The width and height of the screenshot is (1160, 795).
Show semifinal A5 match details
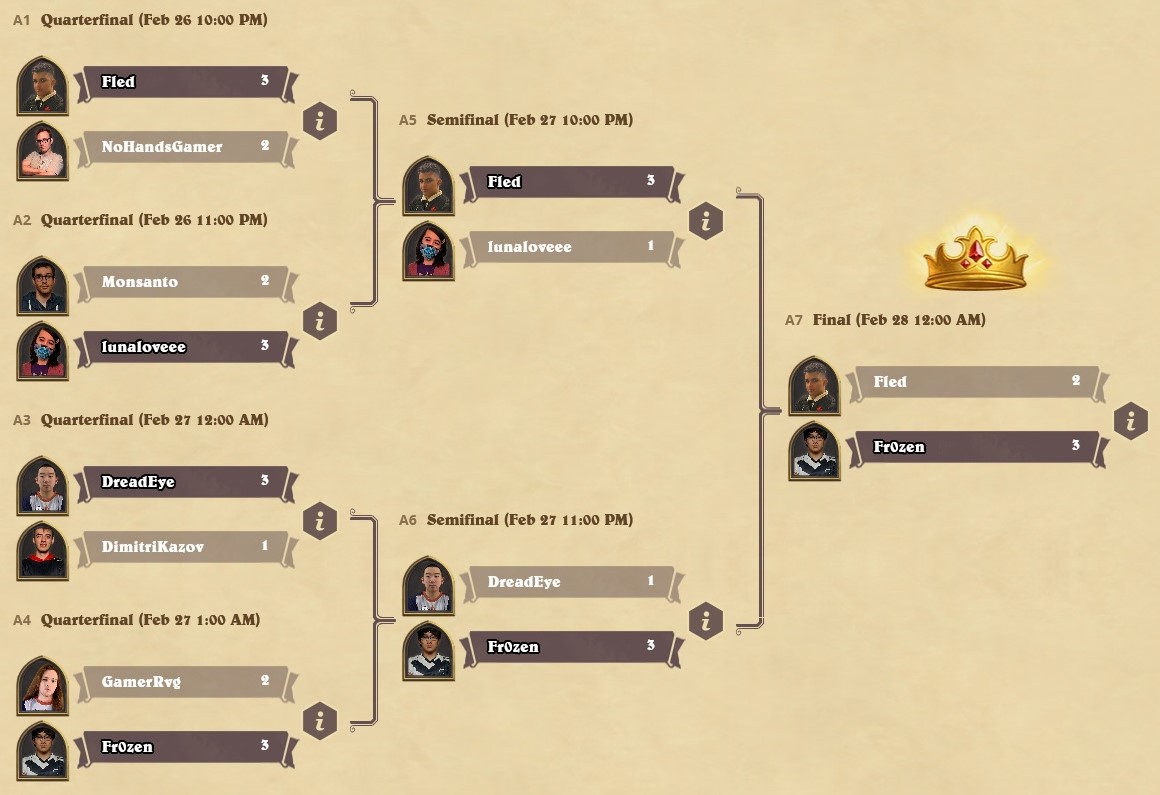[706, 221]
